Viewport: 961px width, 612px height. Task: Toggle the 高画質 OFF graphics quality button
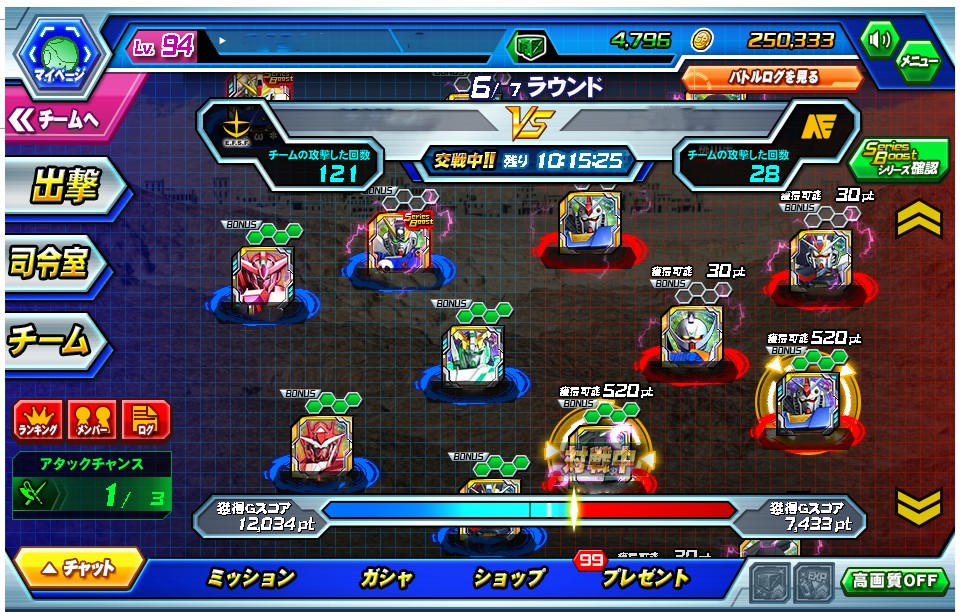[894, 580]
